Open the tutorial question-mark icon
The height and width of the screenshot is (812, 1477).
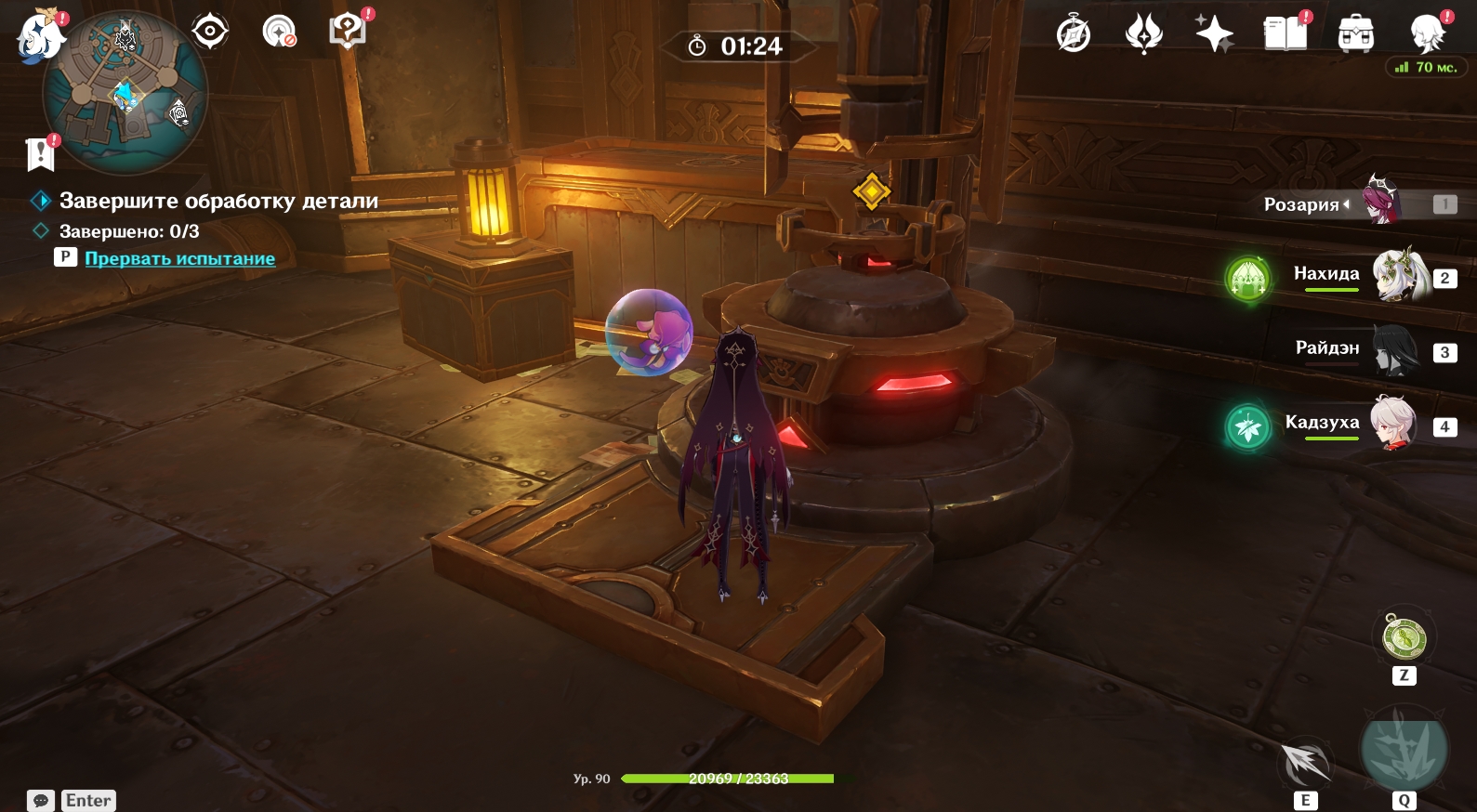pyautogui.click(x=348, y=31)
